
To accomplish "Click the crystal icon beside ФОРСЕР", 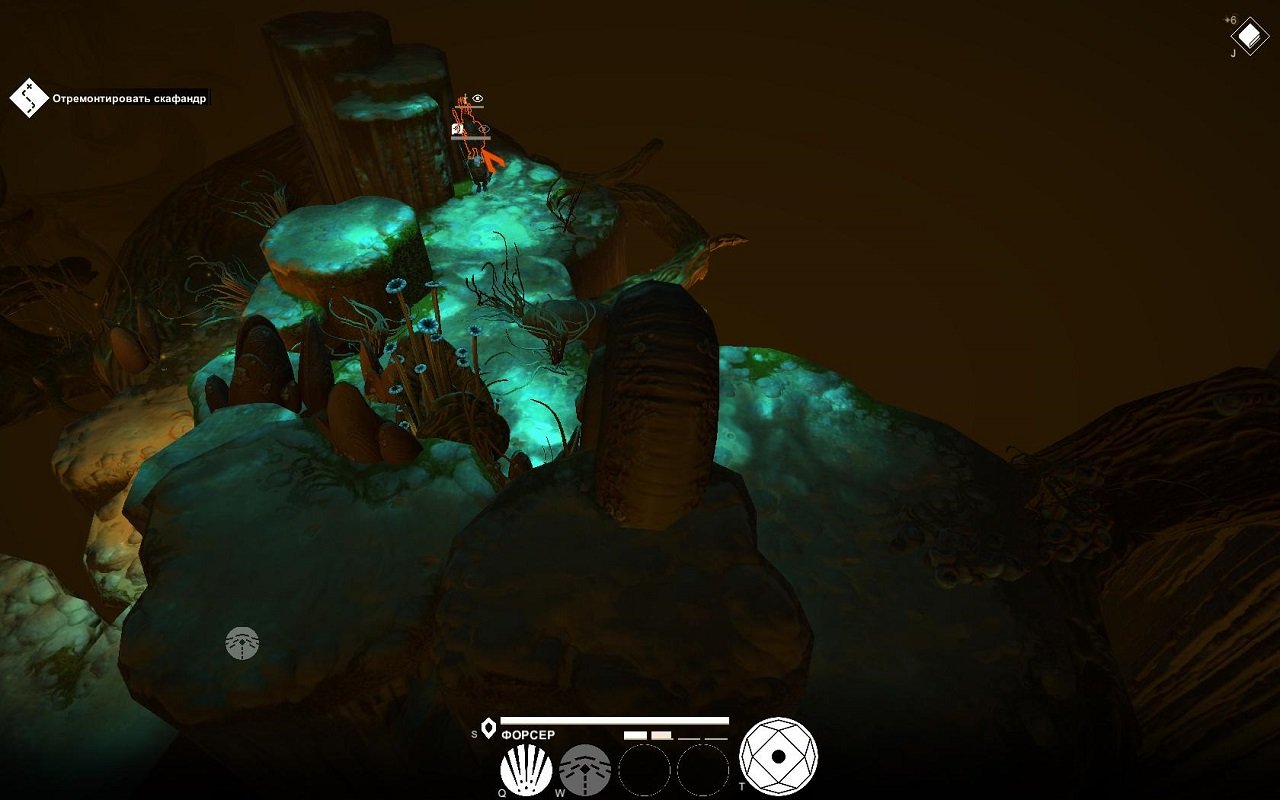I will pos(488,728).
